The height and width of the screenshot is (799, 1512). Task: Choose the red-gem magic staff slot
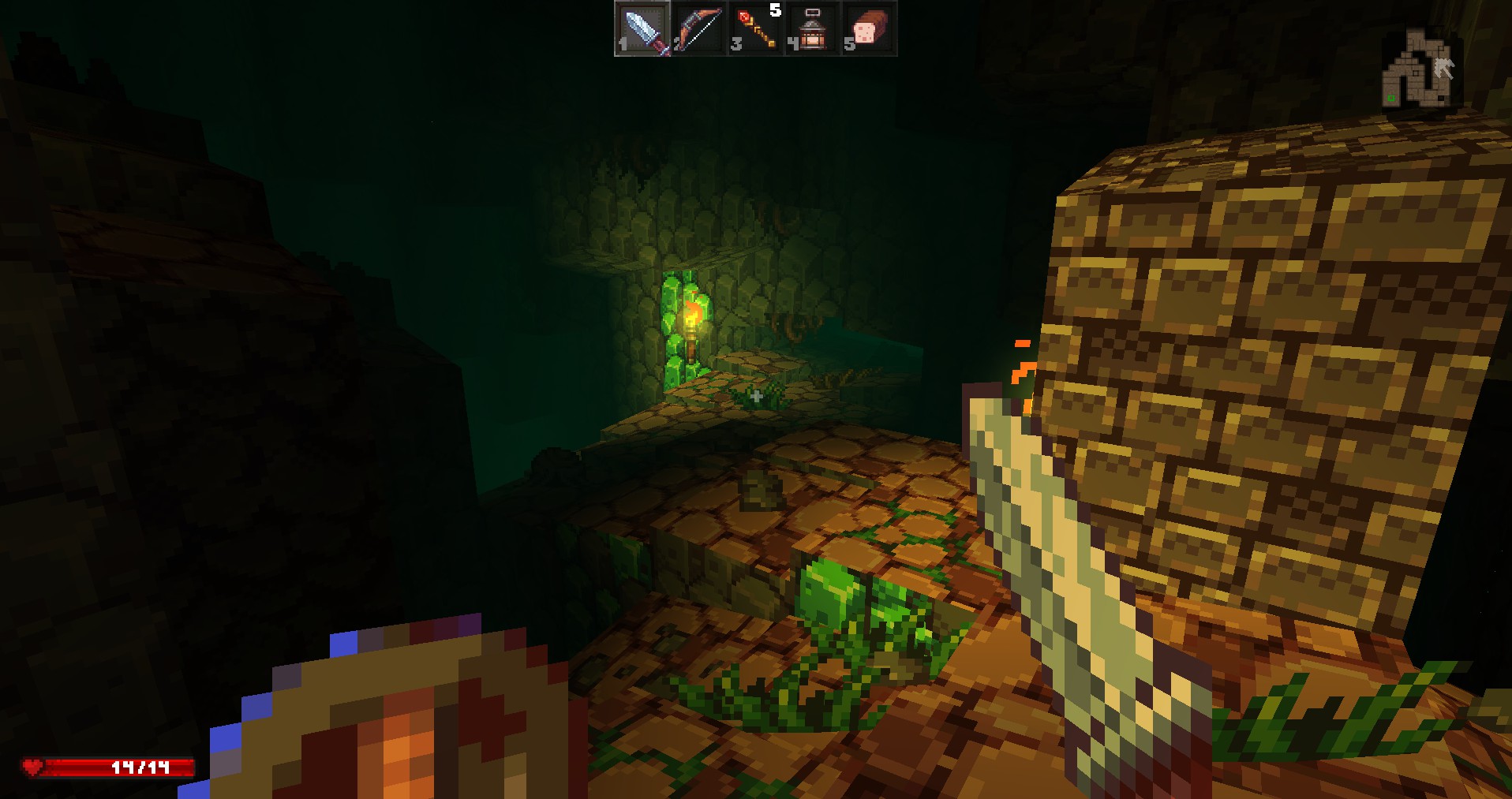(756, 29)
